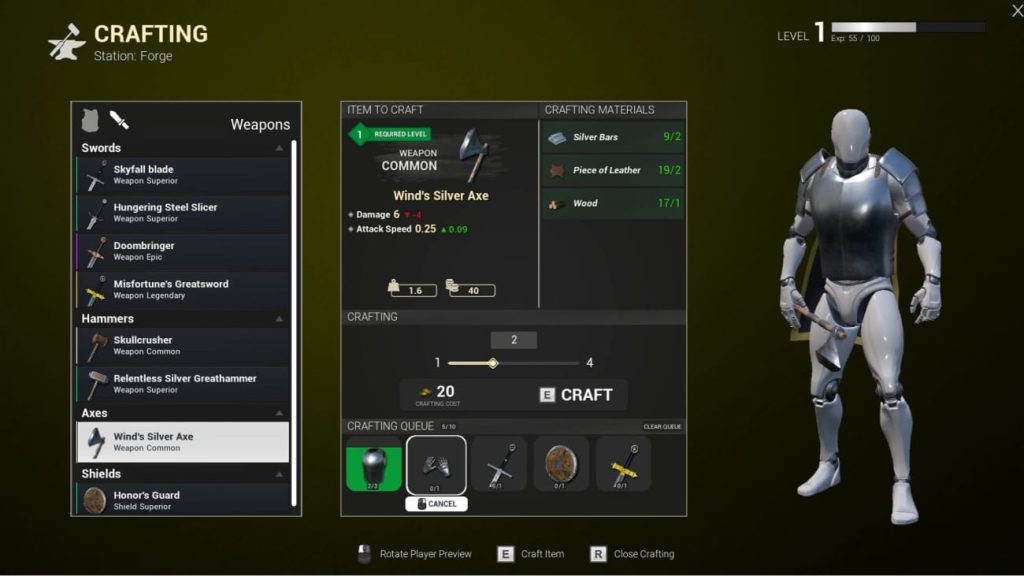Select the Skyfall blade recipe
The image size is (1024, 576).
(x=183, y=175)
